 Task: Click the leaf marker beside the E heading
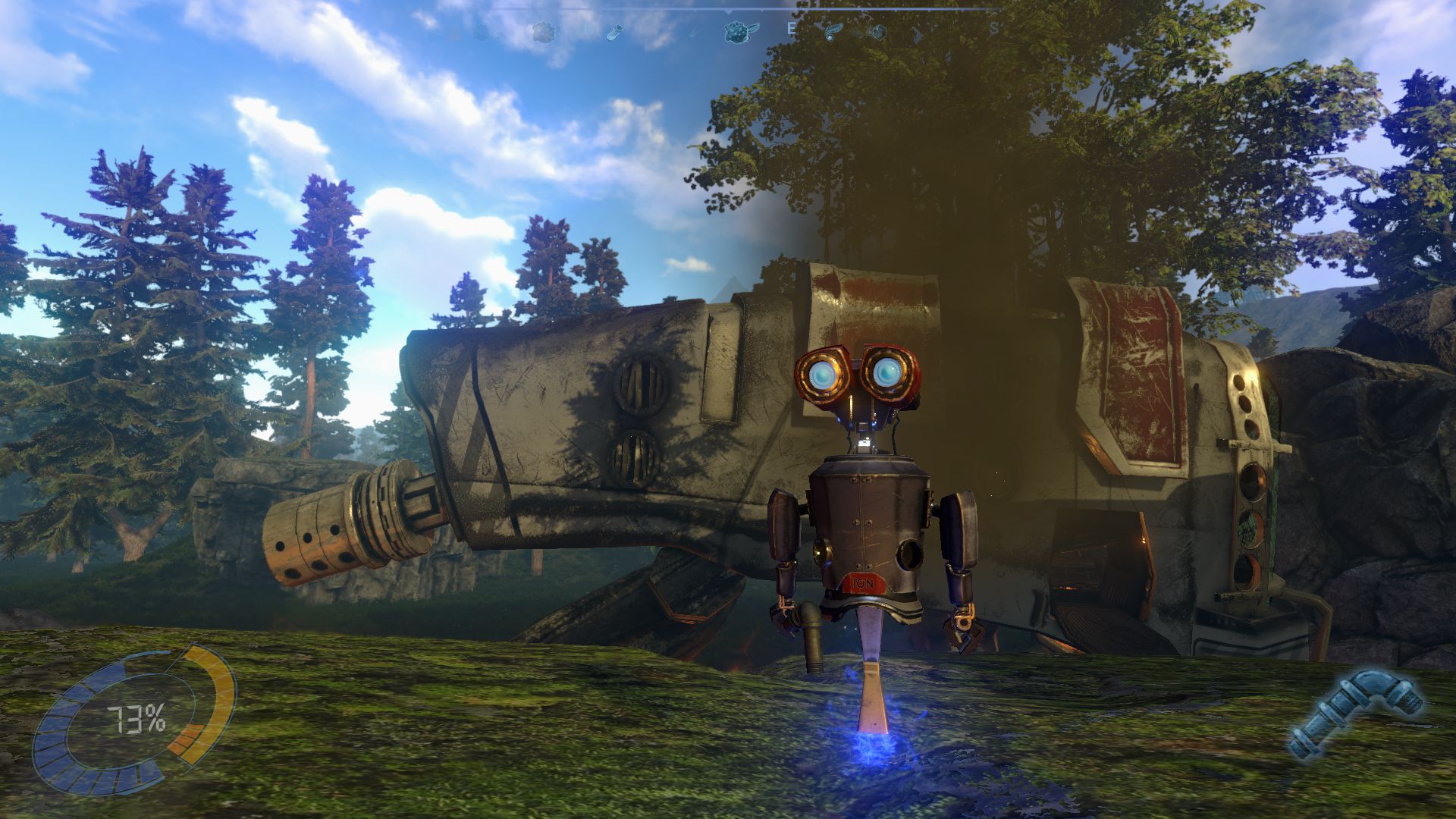[833, 32]
